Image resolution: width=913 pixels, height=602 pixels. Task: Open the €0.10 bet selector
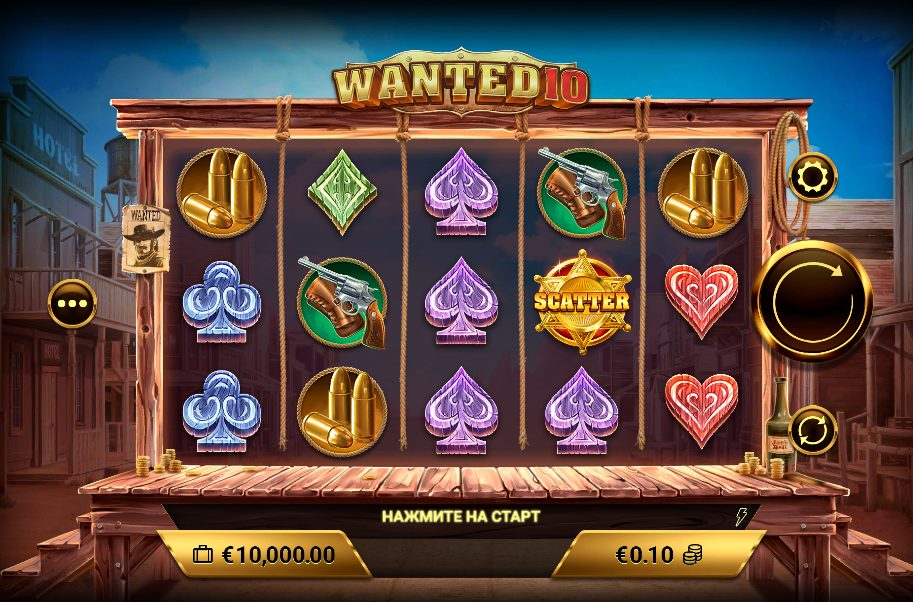point(658,554)
